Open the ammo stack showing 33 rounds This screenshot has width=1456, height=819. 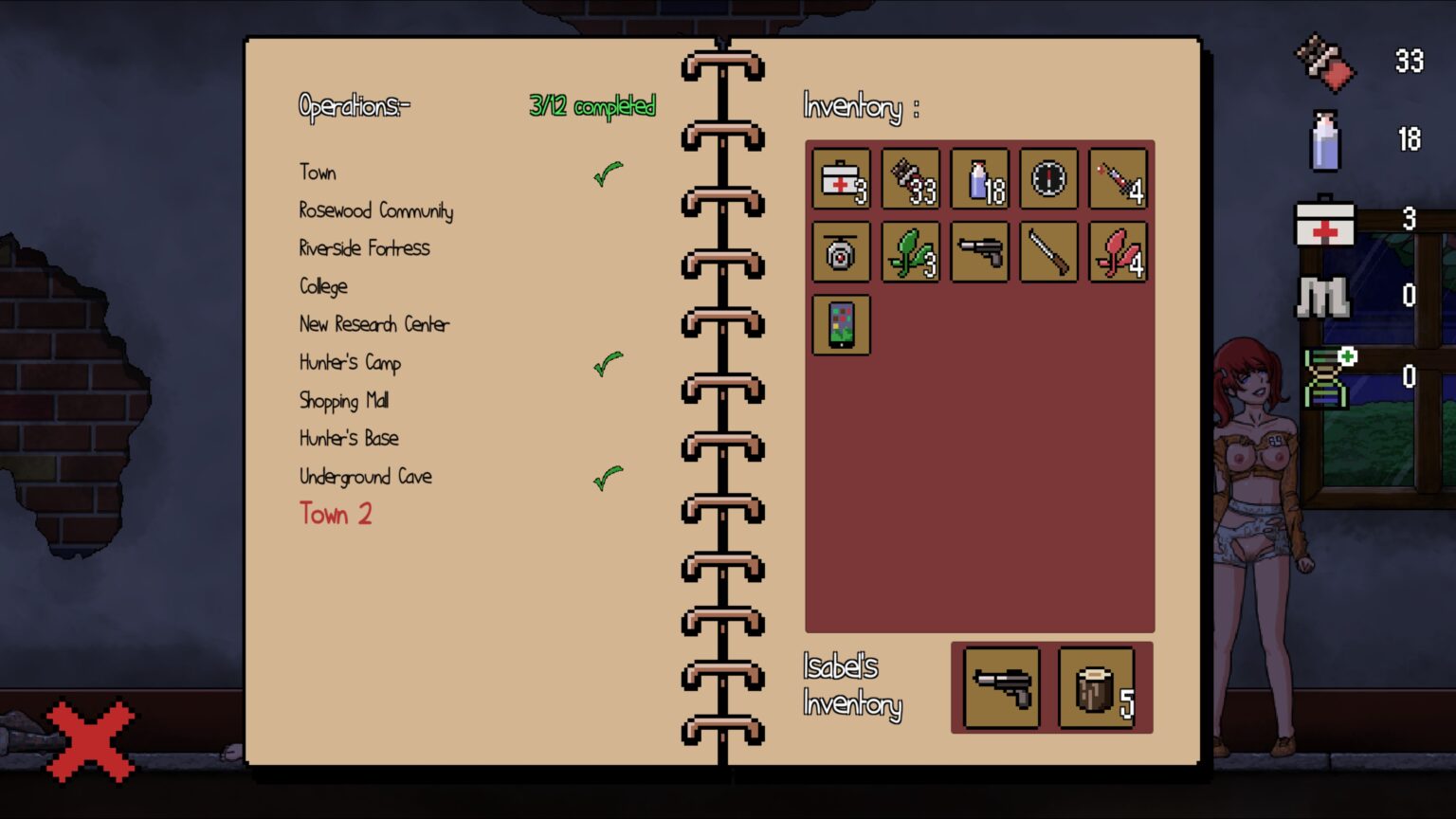(x=909, y=180)
